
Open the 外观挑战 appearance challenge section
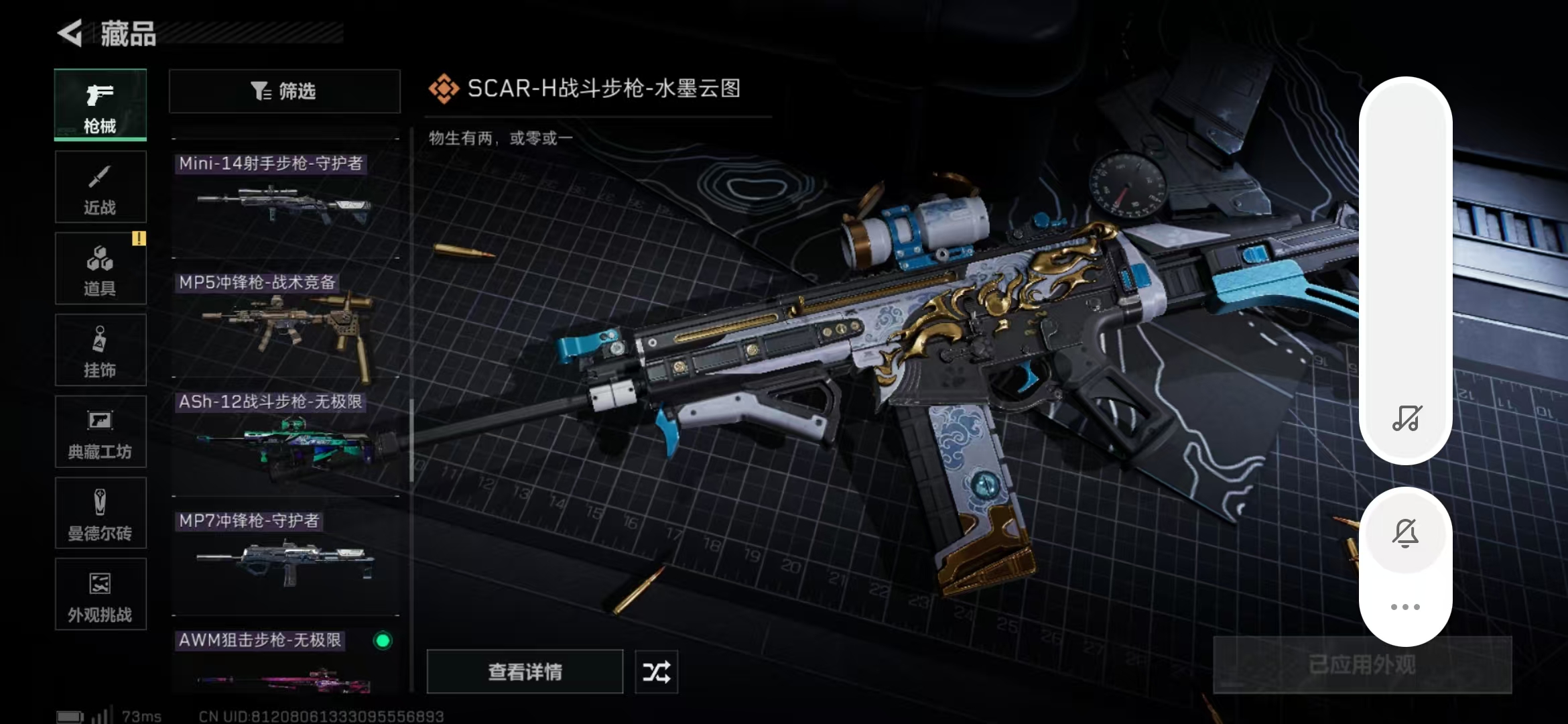tap(100, 595)
